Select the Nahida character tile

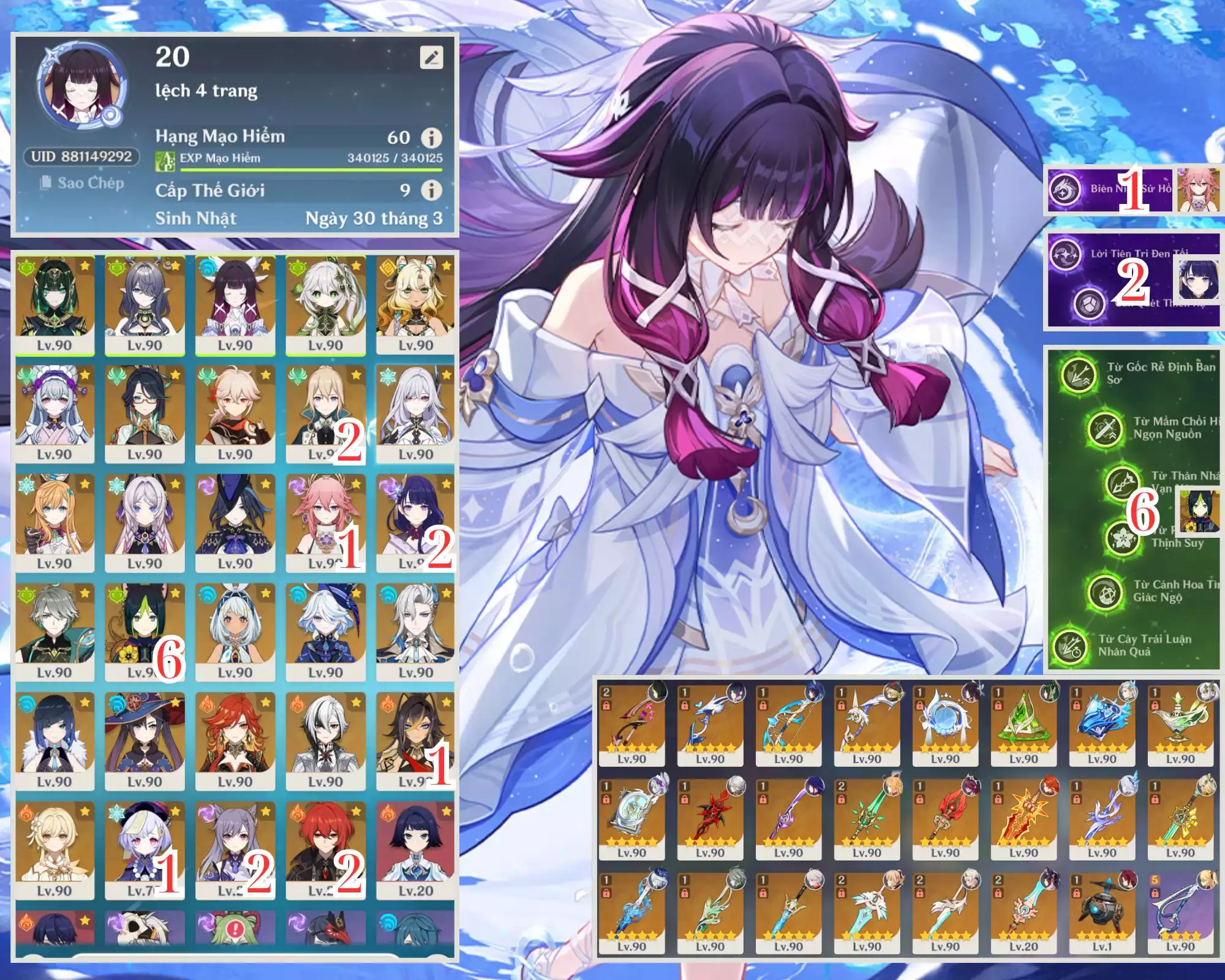coord(325,304)
